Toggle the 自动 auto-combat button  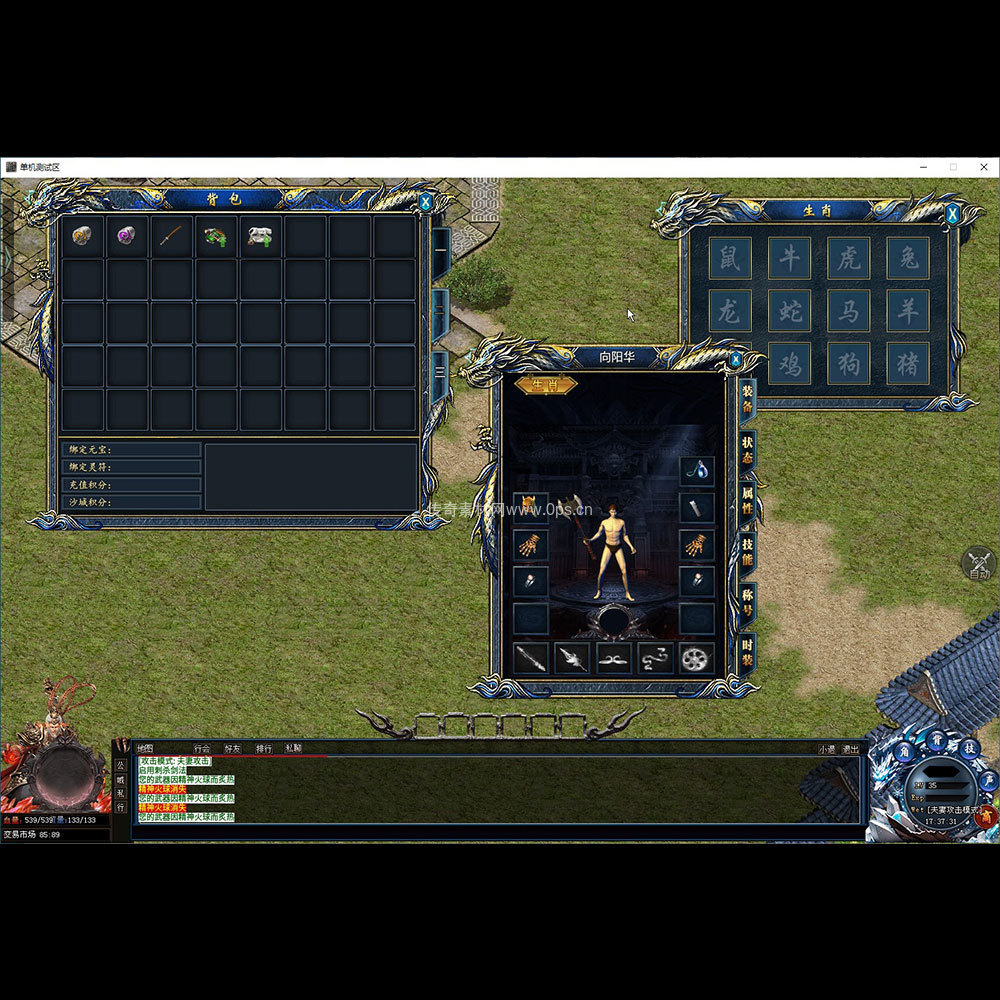coord(978,565)
